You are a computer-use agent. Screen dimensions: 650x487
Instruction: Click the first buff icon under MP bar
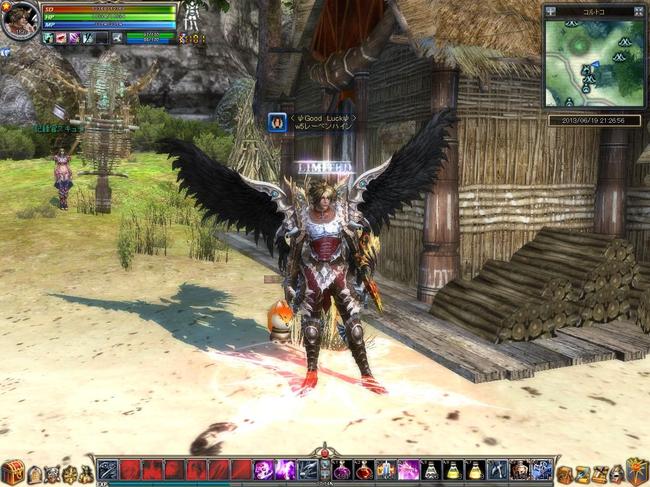48,38
